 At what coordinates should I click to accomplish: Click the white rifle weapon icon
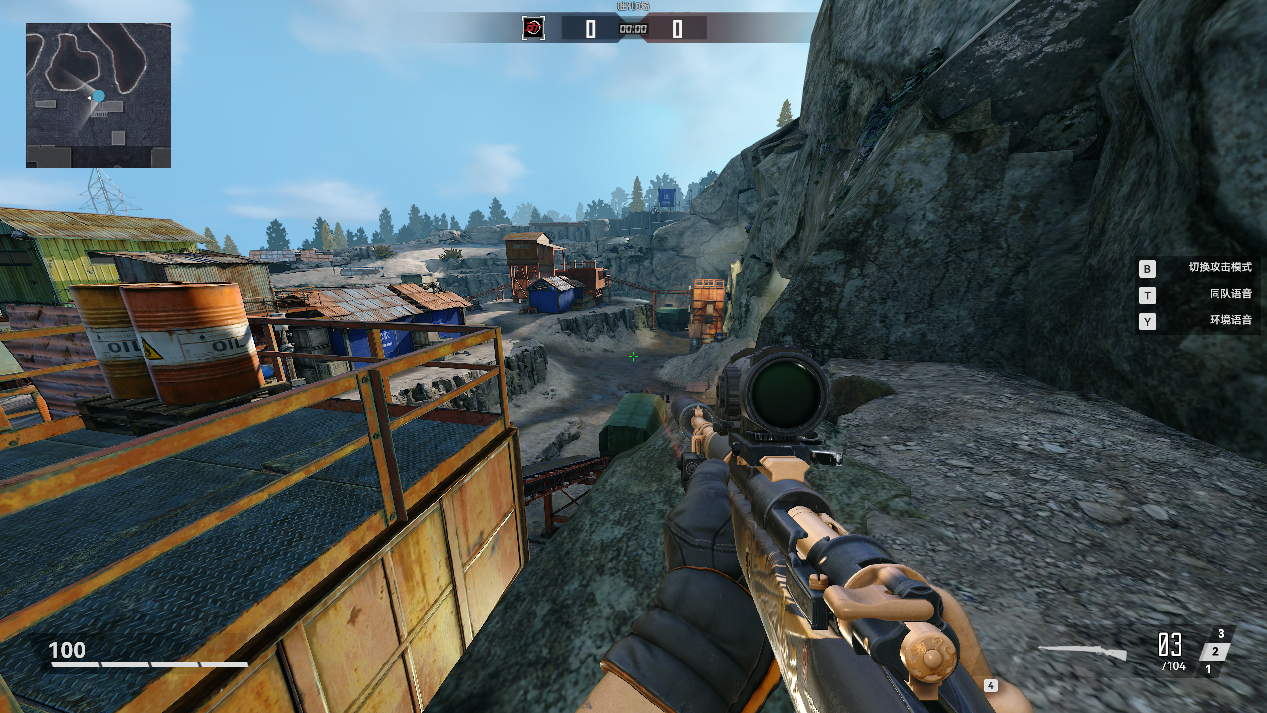(x=1083, y=652)
